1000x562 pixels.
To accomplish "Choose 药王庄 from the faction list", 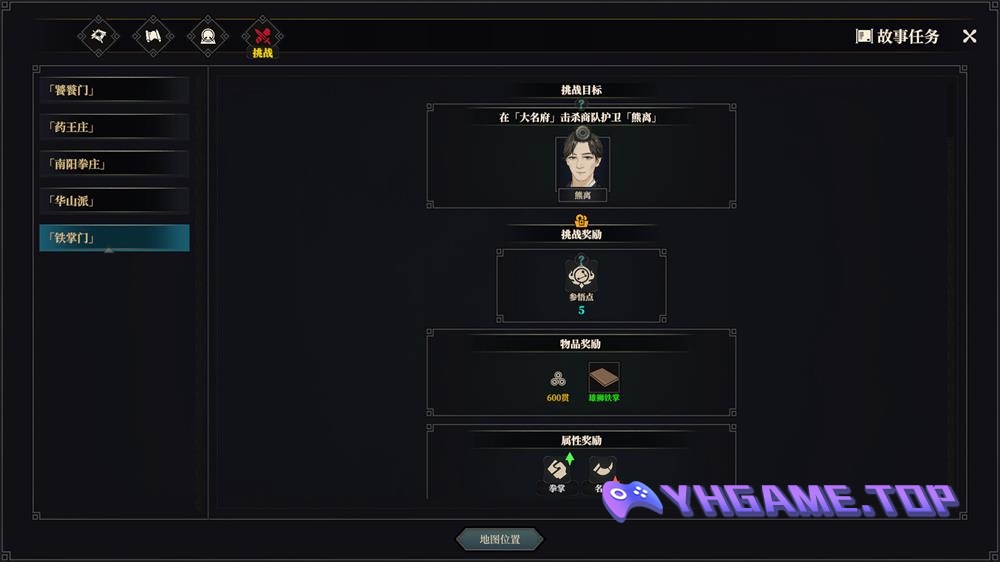I will click(x=113, y=127).
